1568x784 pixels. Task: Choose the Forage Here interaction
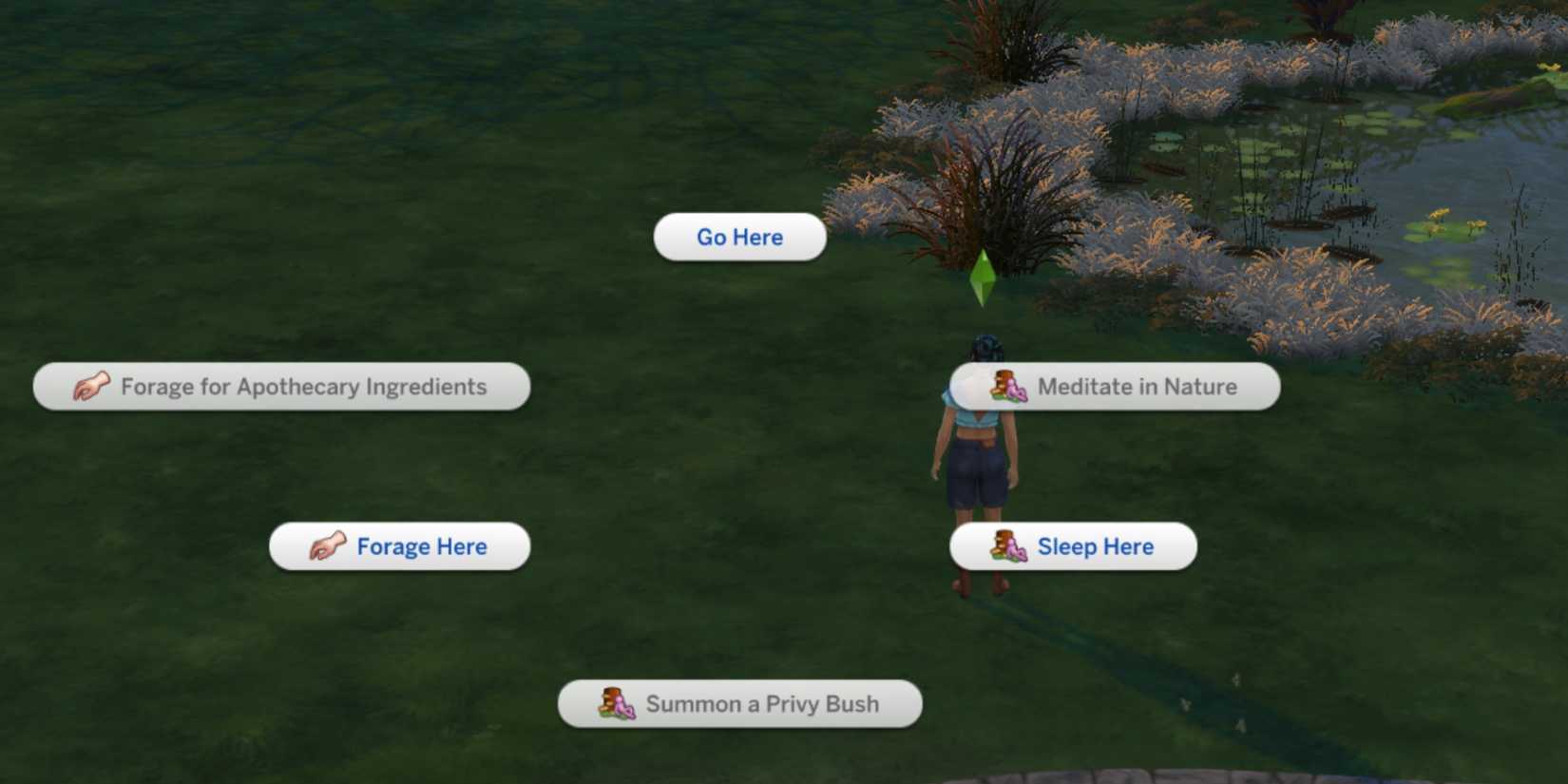coord(421,546)
